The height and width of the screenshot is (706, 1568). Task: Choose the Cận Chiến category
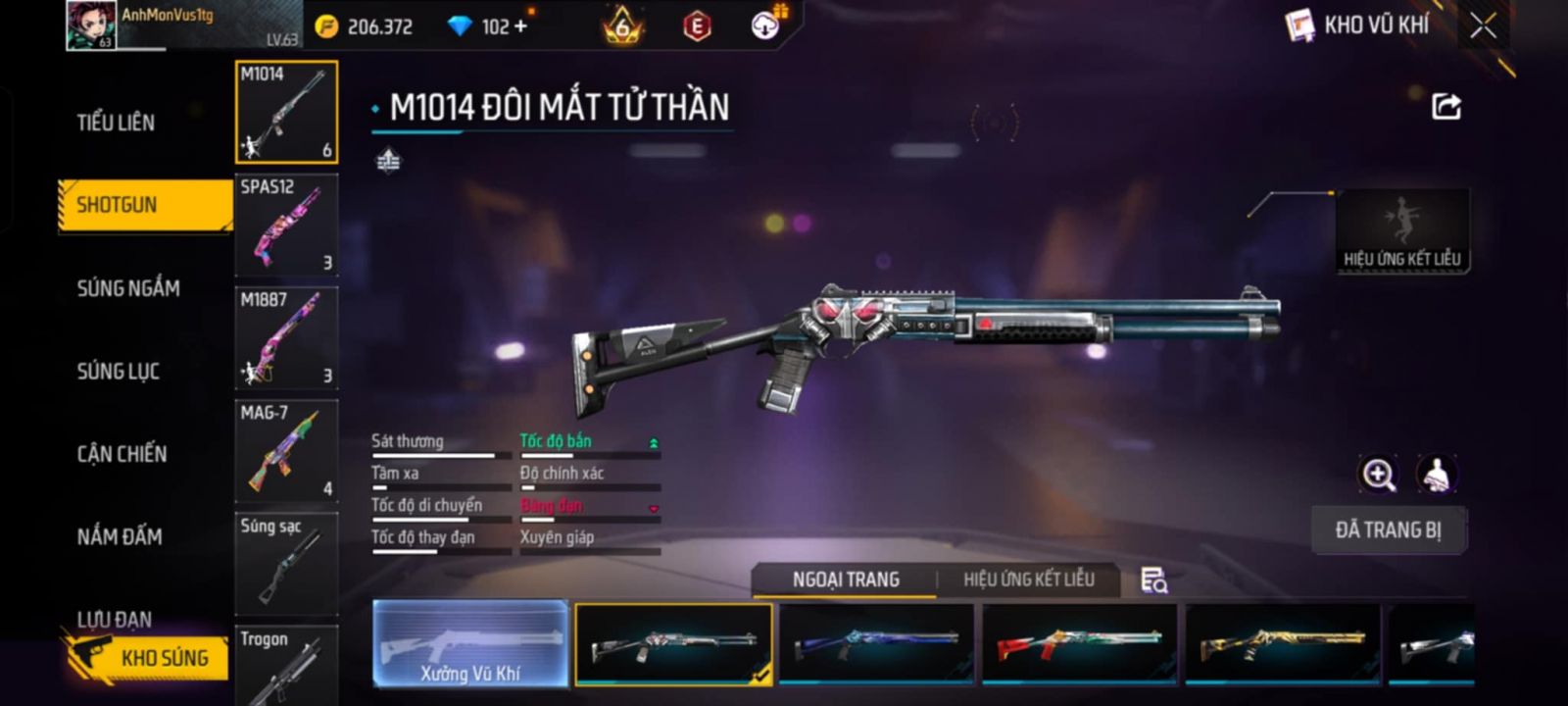pyautogui.click(x=122, y=454)
